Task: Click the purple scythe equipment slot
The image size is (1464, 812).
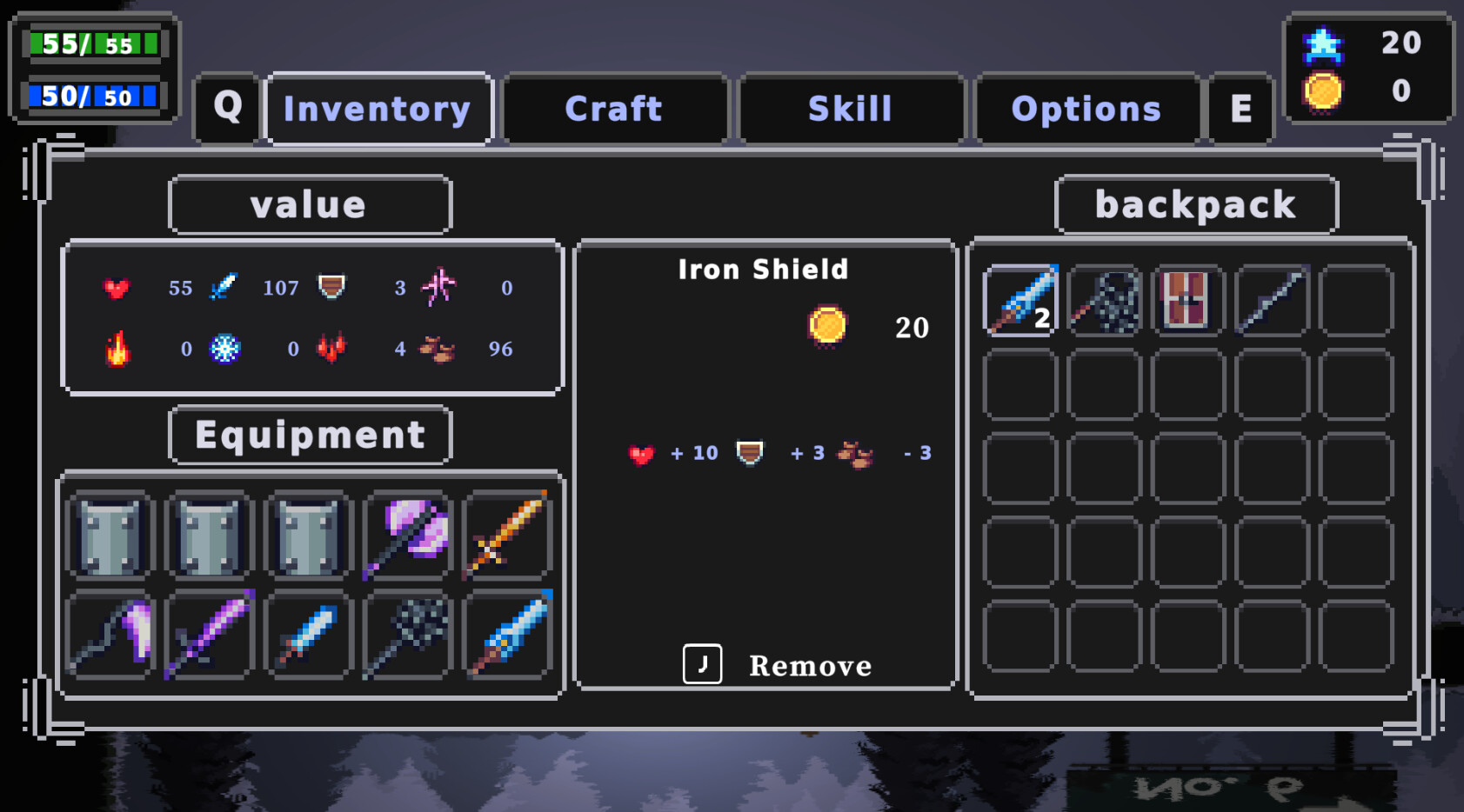Action: [110, 635]
